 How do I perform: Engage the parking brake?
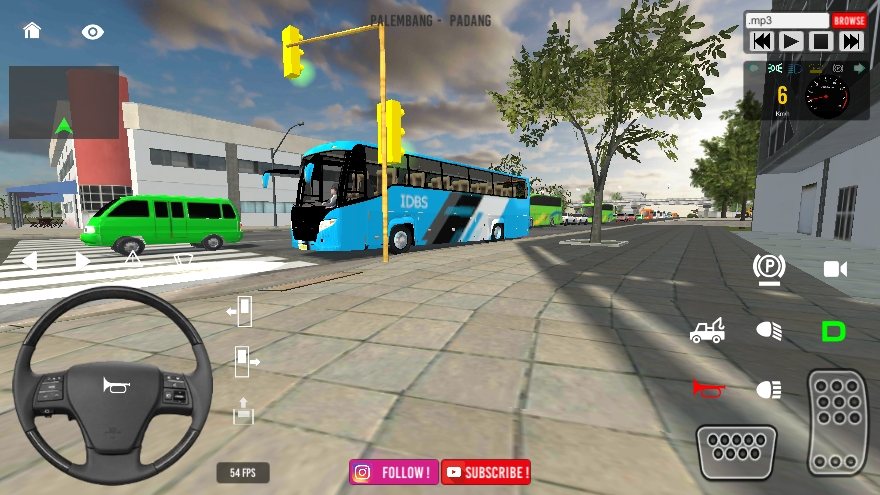pyautogui.click(x=769, y=267)
